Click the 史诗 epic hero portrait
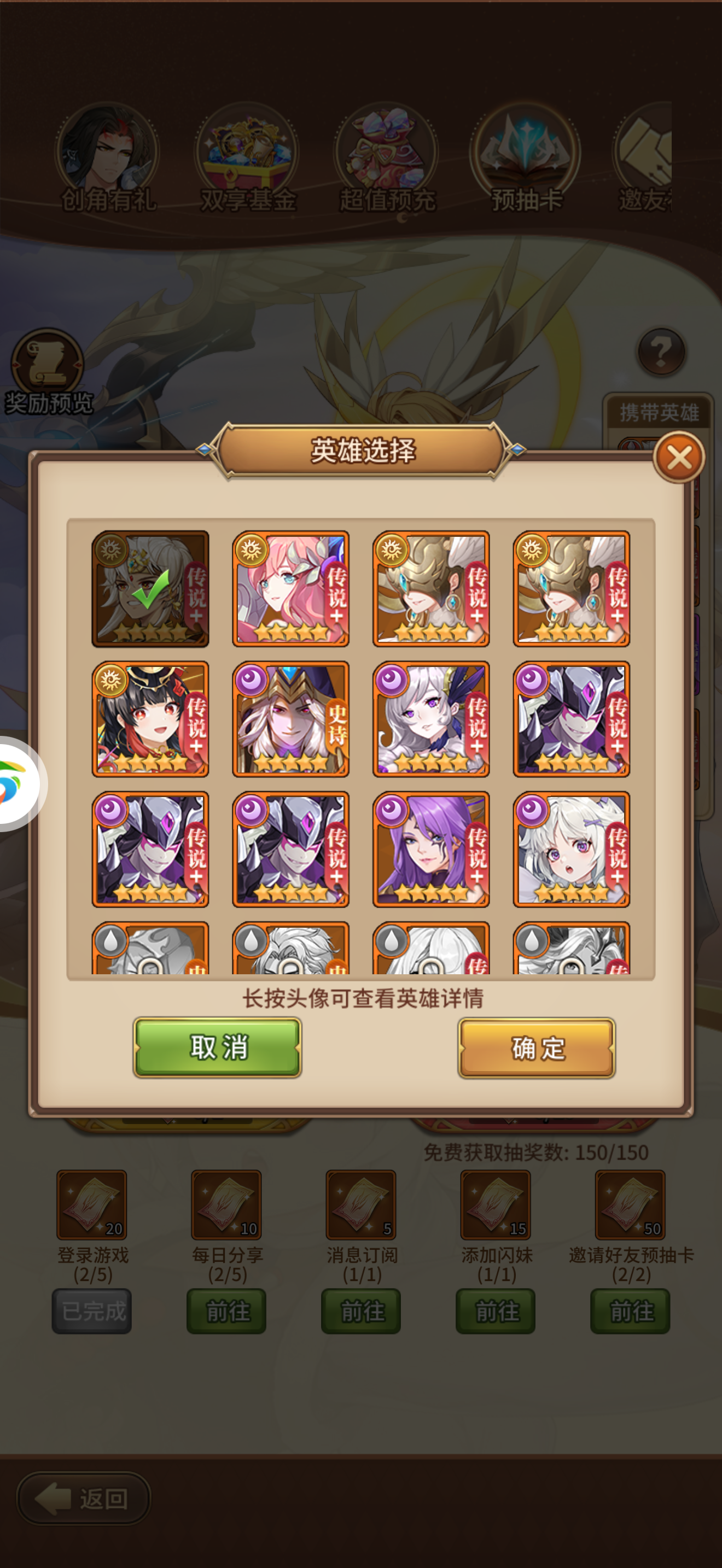This screenshot has height=1568, width=722. tap(290, 721)
